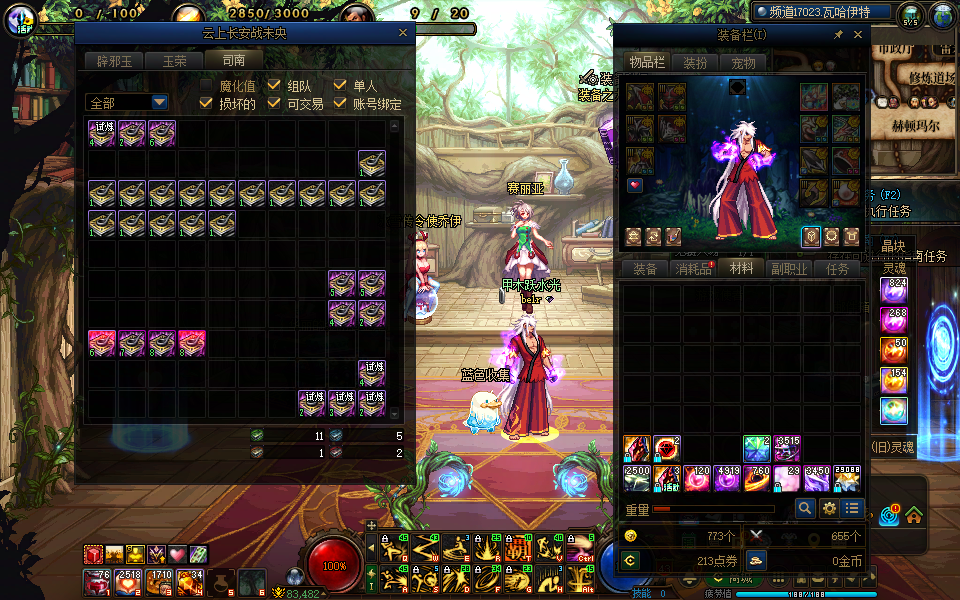Click the inventory magnifier search button
The width and height of the screenshot is (960, 600).
[x=805, y=508]
